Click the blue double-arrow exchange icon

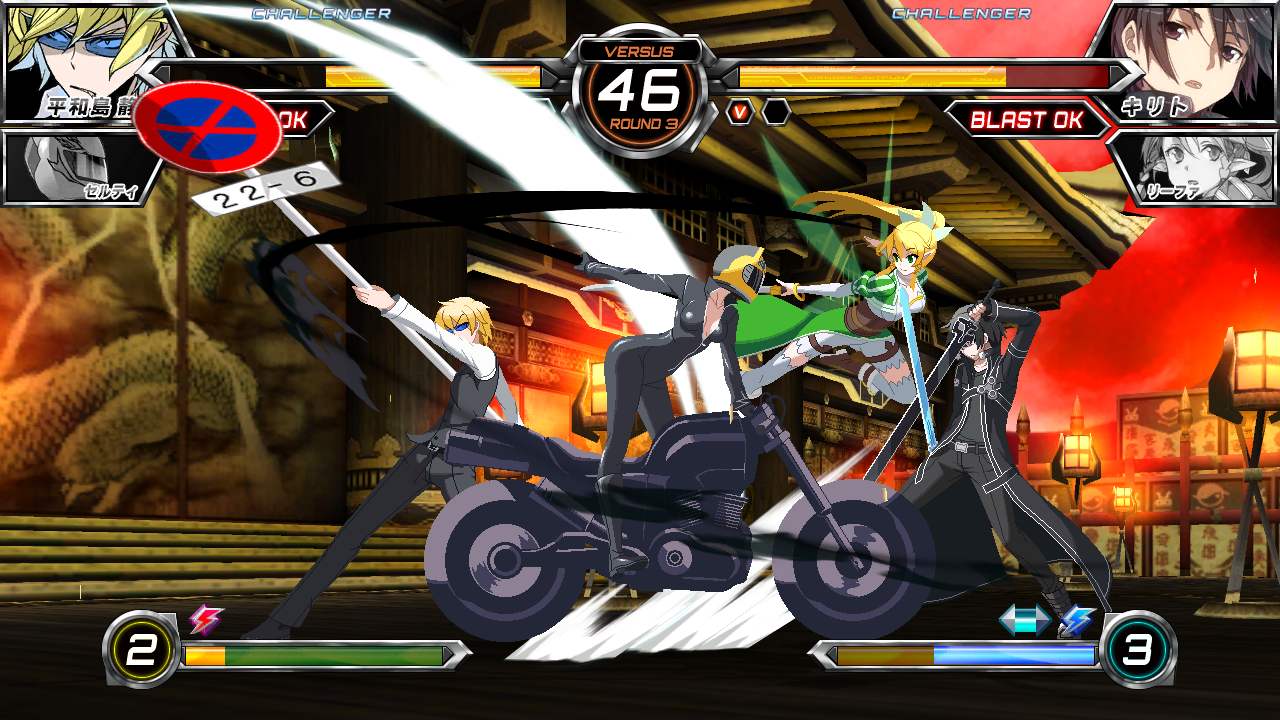(x=1026, y=622)
